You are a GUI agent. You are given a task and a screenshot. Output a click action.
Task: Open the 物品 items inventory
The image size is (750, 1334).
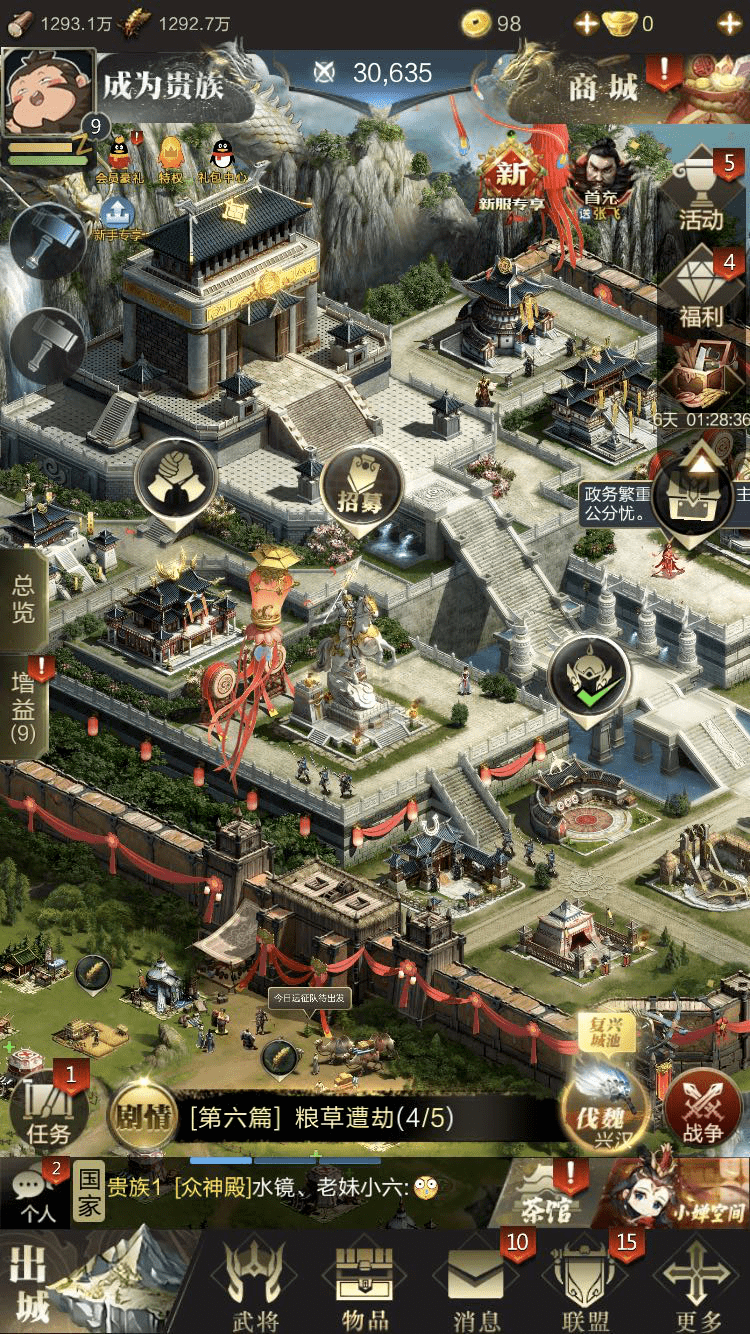[x=365, y=1286]
